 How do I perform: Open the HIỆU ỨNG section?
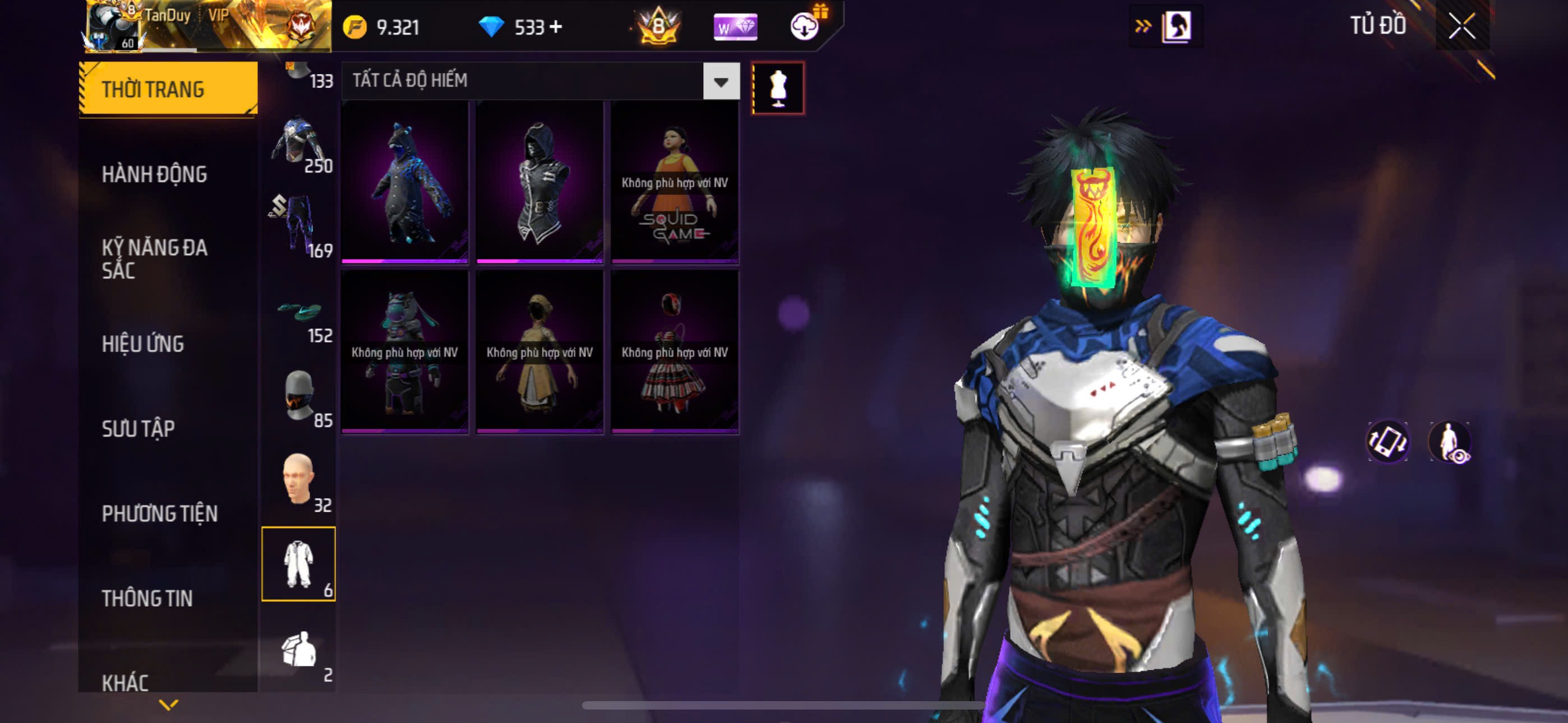(143, 344)
